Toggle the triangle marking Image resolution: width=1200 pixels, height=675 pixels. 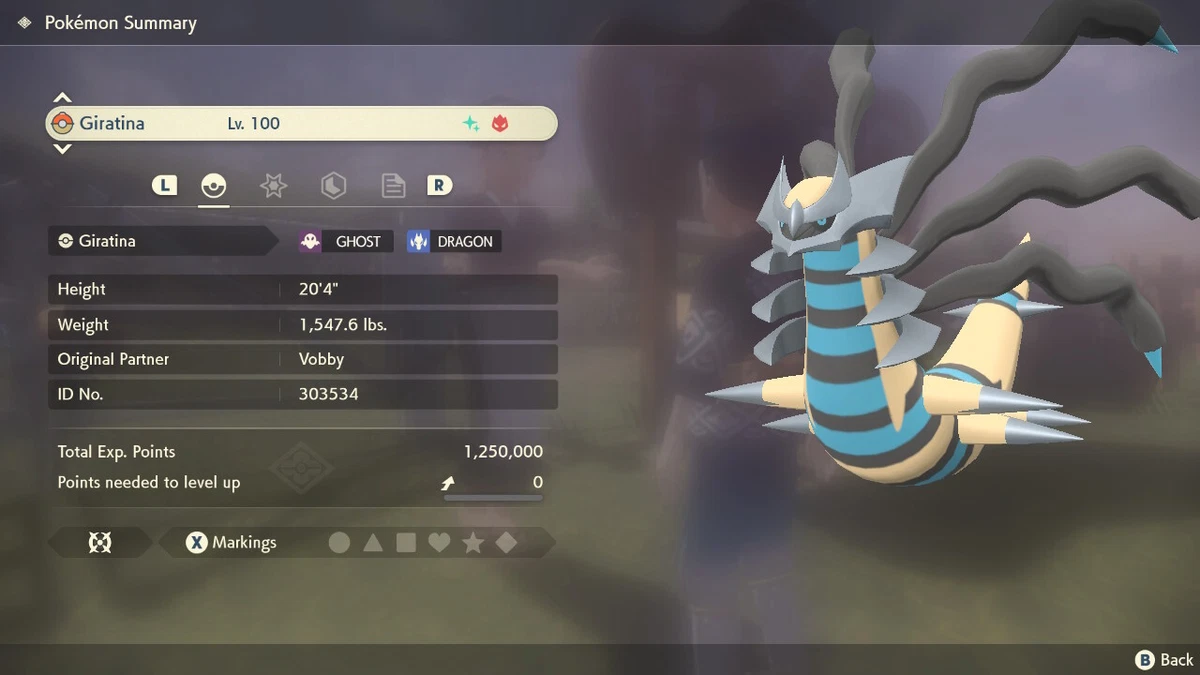[x=373, y=543]
